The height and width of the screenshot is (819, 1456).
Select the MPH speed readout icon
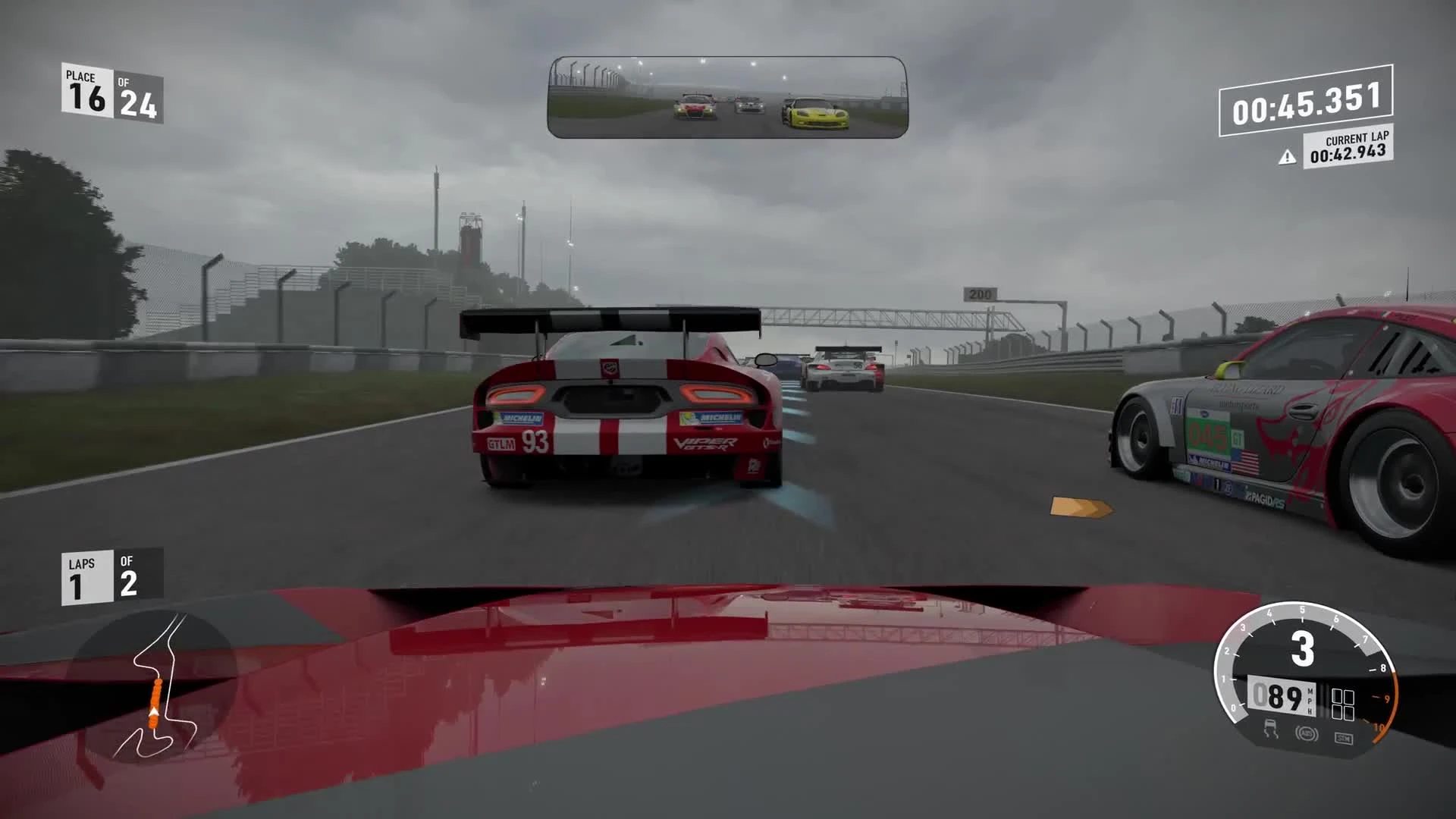point(1310,701)
